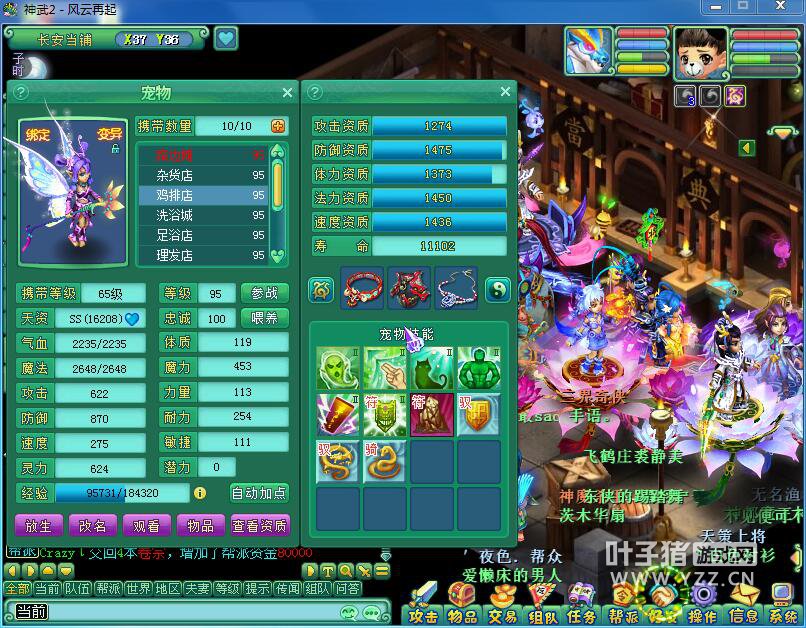Select the silver necklace pet equipment slot

[456, 289]
